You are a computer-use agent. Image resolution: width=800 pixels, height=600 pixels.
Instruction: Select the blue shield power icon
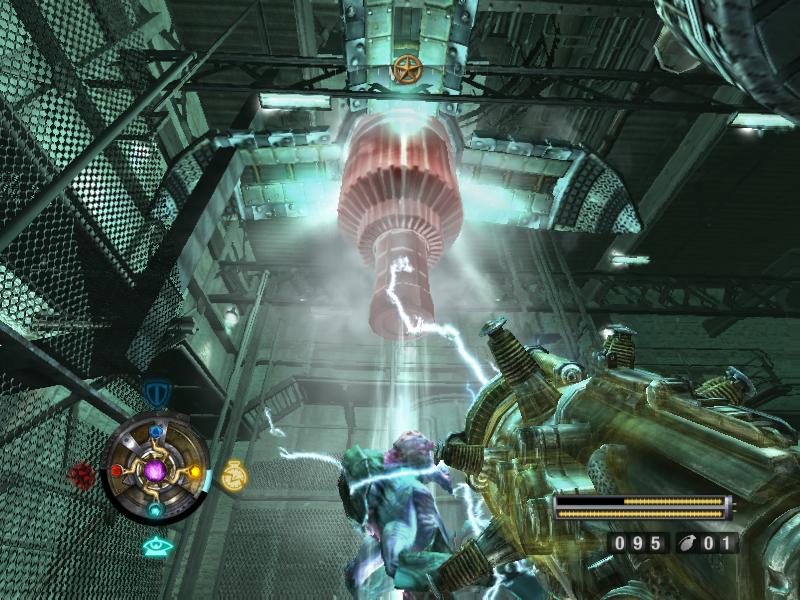157,393
